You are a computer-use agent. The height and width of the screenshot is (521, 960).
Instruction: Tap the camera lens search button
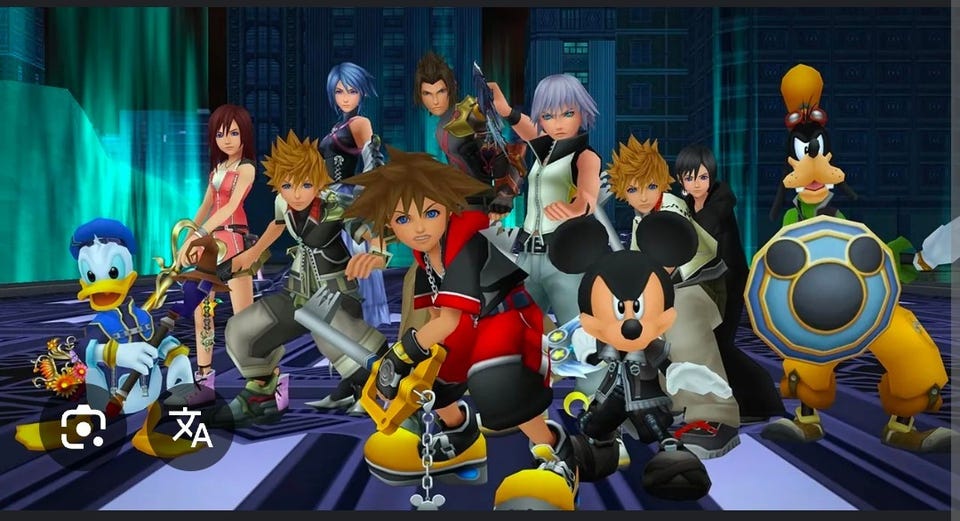[83, 428]
